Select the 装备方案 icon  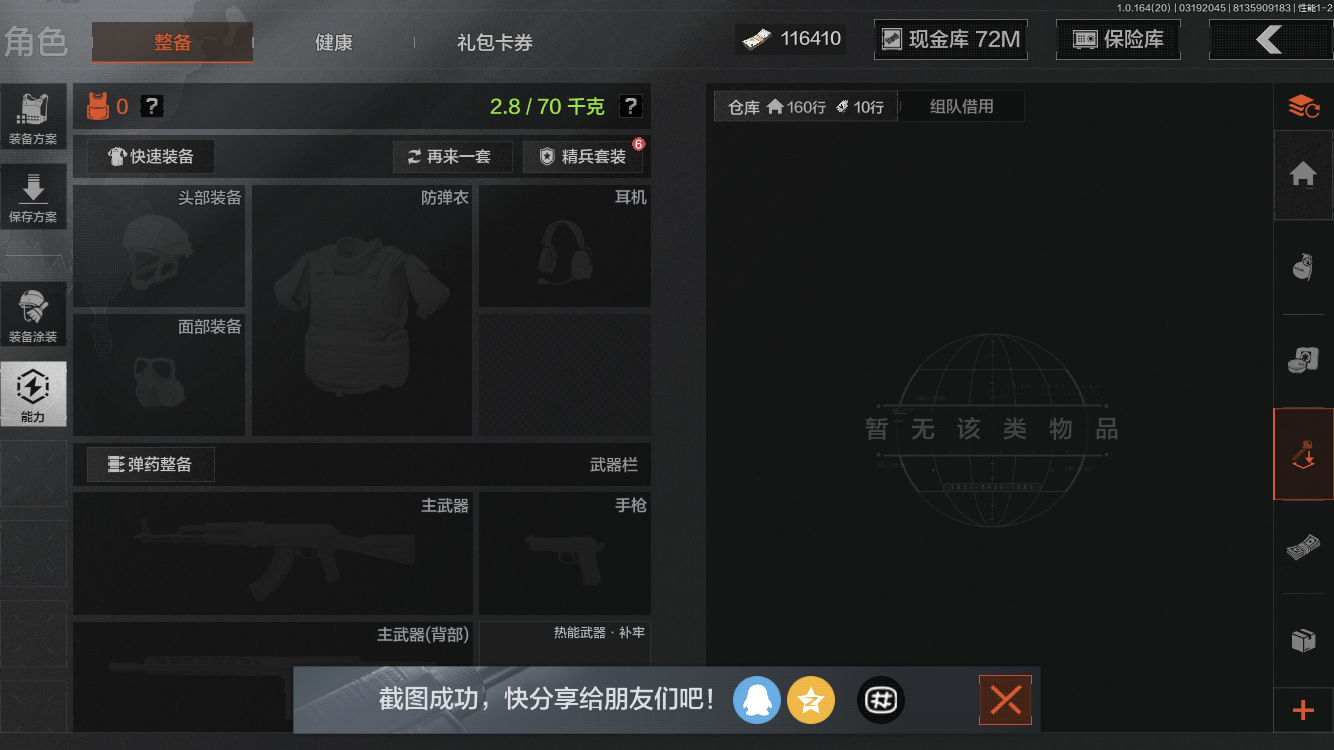pyautogui.click(x=34, y=115)
